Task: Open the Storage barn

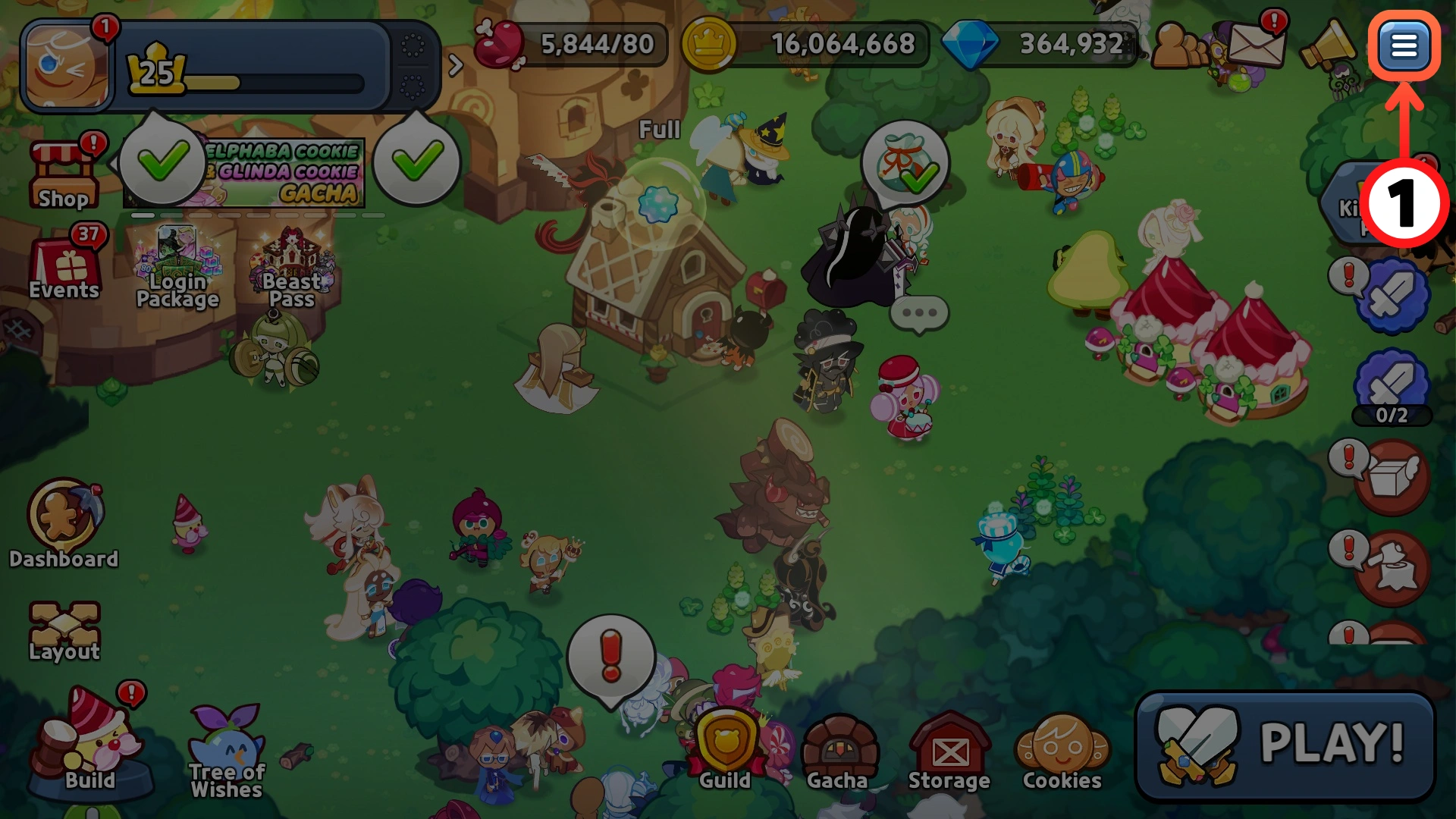Action: point(949,751)
